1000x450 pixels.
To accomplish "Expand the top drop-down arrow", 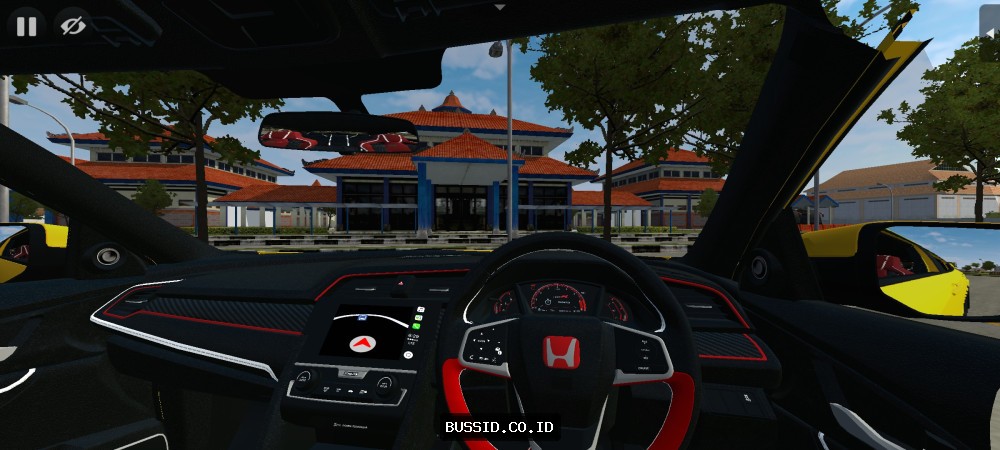I will 500,6.
